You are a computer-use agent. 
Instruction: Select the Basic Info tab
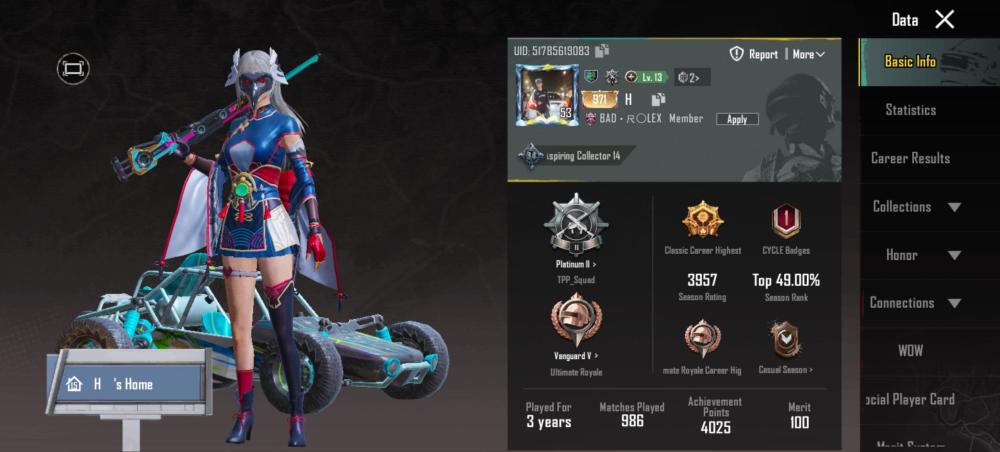point(910,62)
